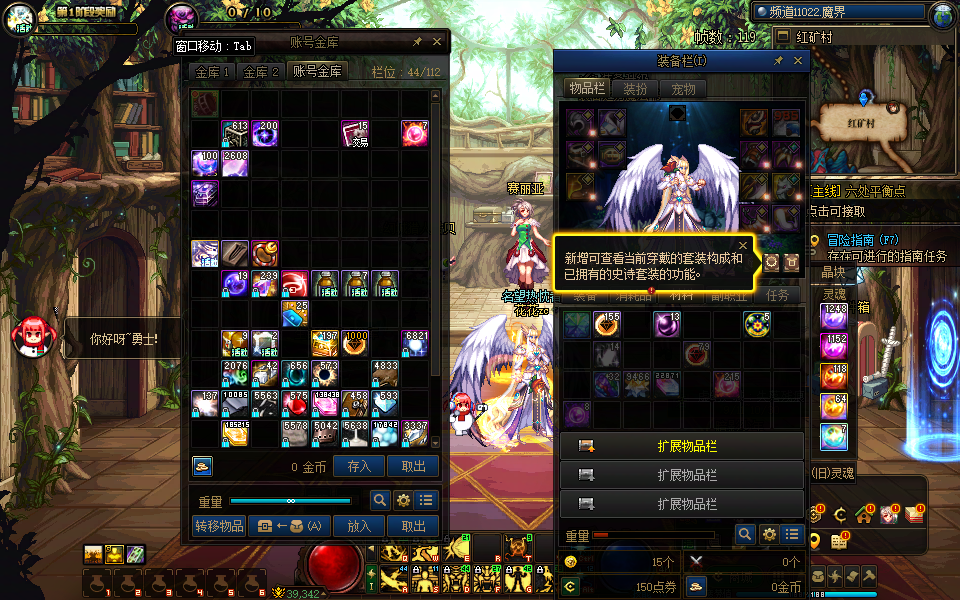Dismiss the yellow set-feature tooltip
This screenshot has width=960, height=600.
click(x=743, y=245)
